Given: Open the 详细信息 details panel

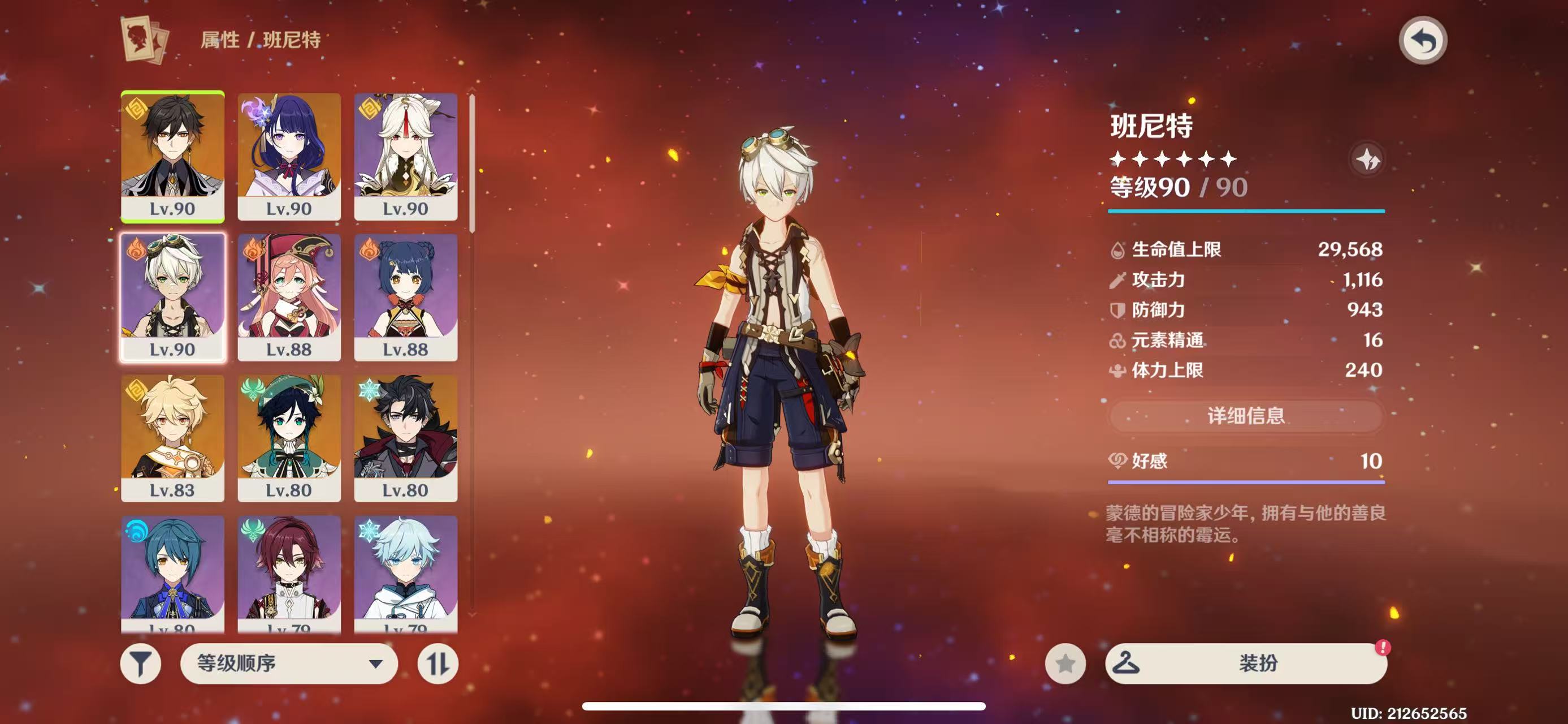Looking at the screenshot, I should click(x=1245, y=416).
